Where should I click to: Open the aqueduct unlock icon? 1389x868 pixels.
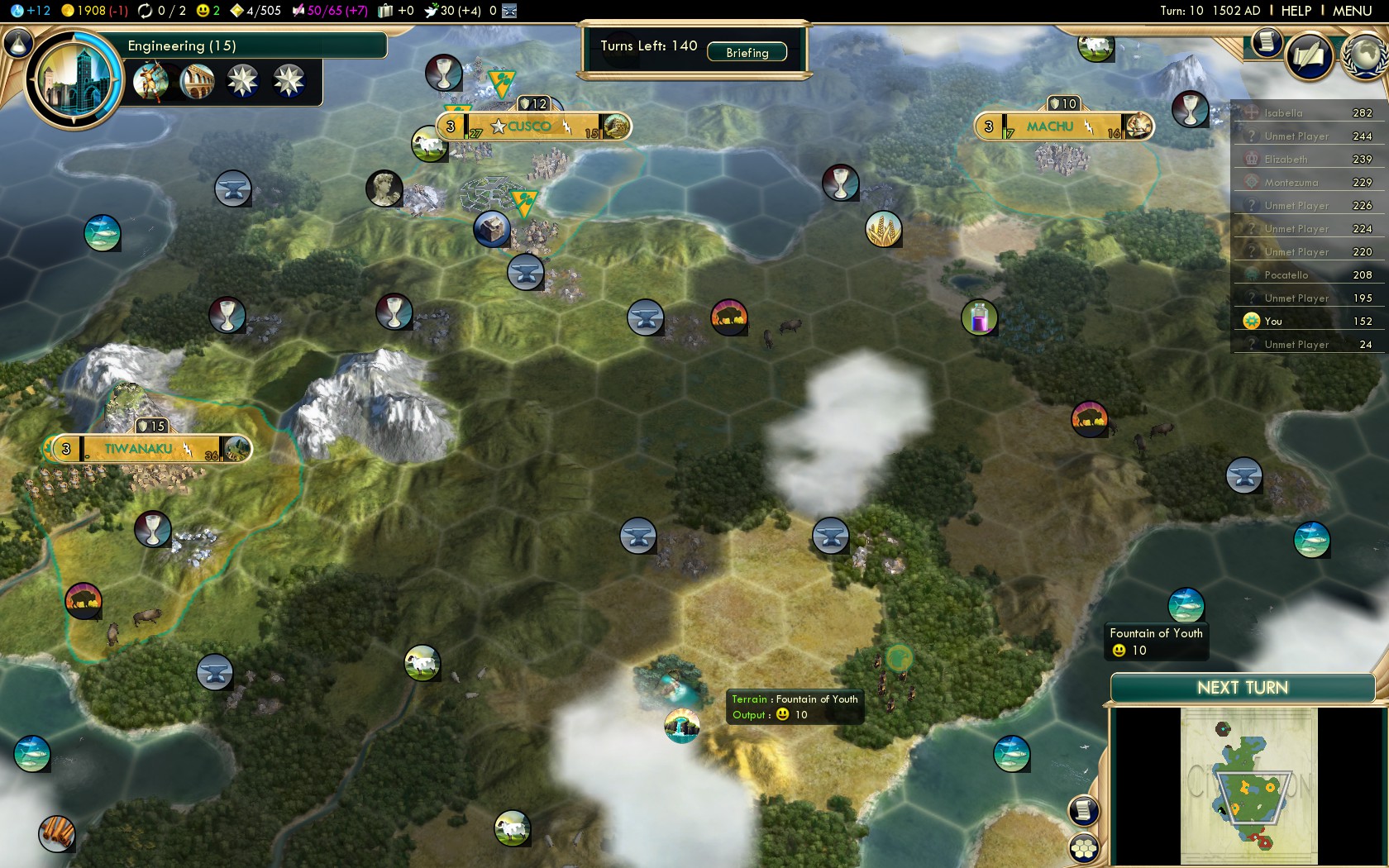(x=197, y=81)
